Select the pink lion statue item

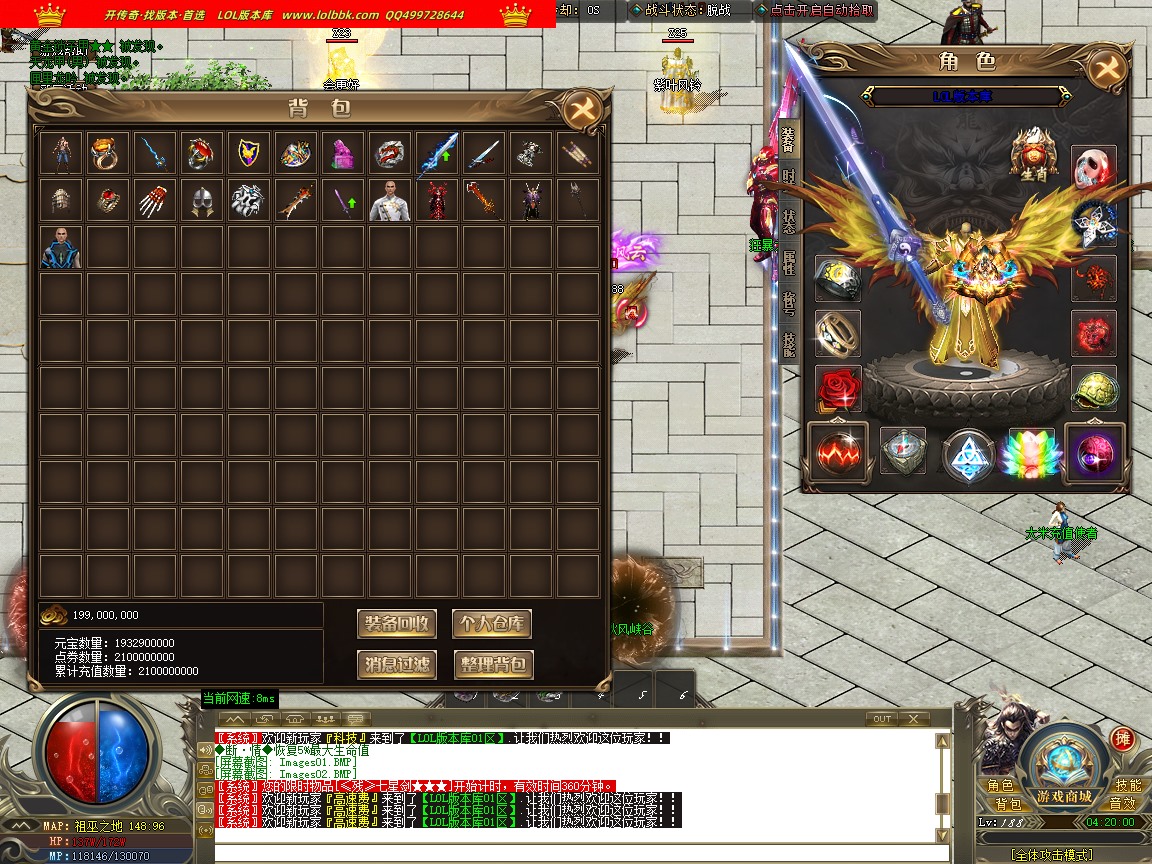point(341,153)
